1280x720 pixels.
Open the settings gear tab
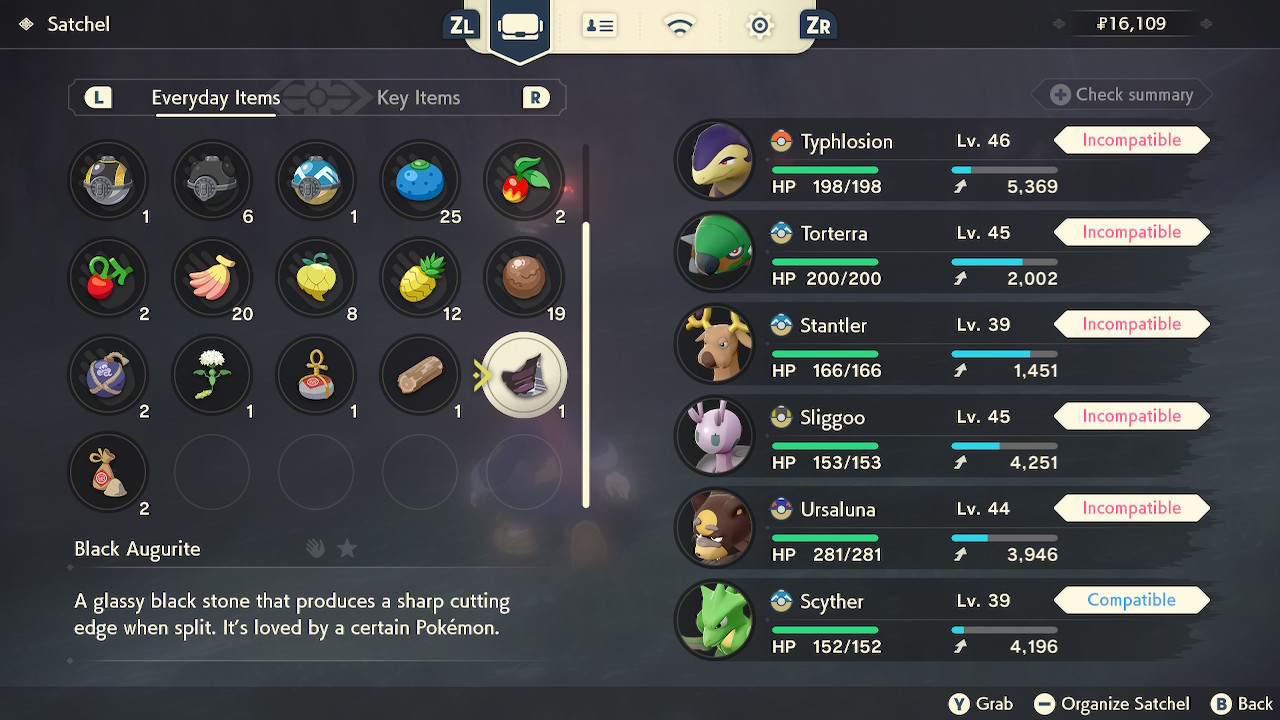[x=760, y=26]
